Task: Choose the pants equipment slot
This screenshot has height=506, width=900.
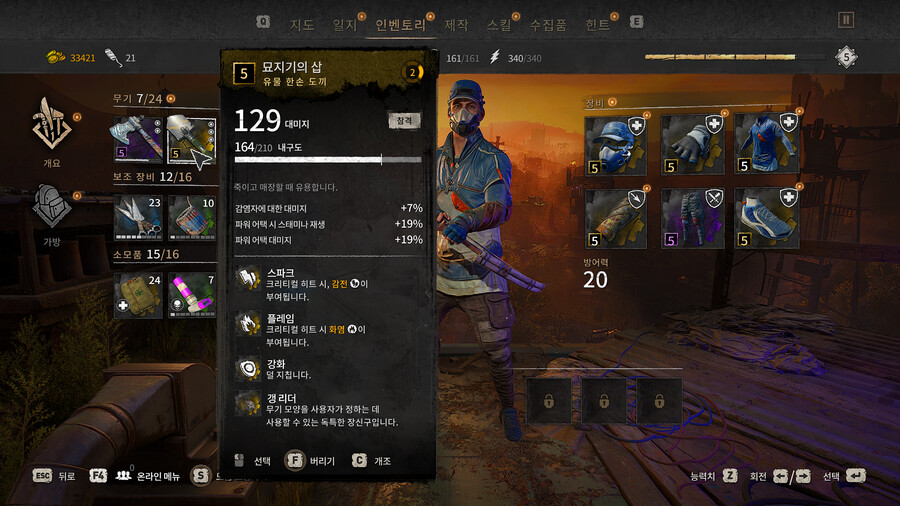Action: coord(692,218)
